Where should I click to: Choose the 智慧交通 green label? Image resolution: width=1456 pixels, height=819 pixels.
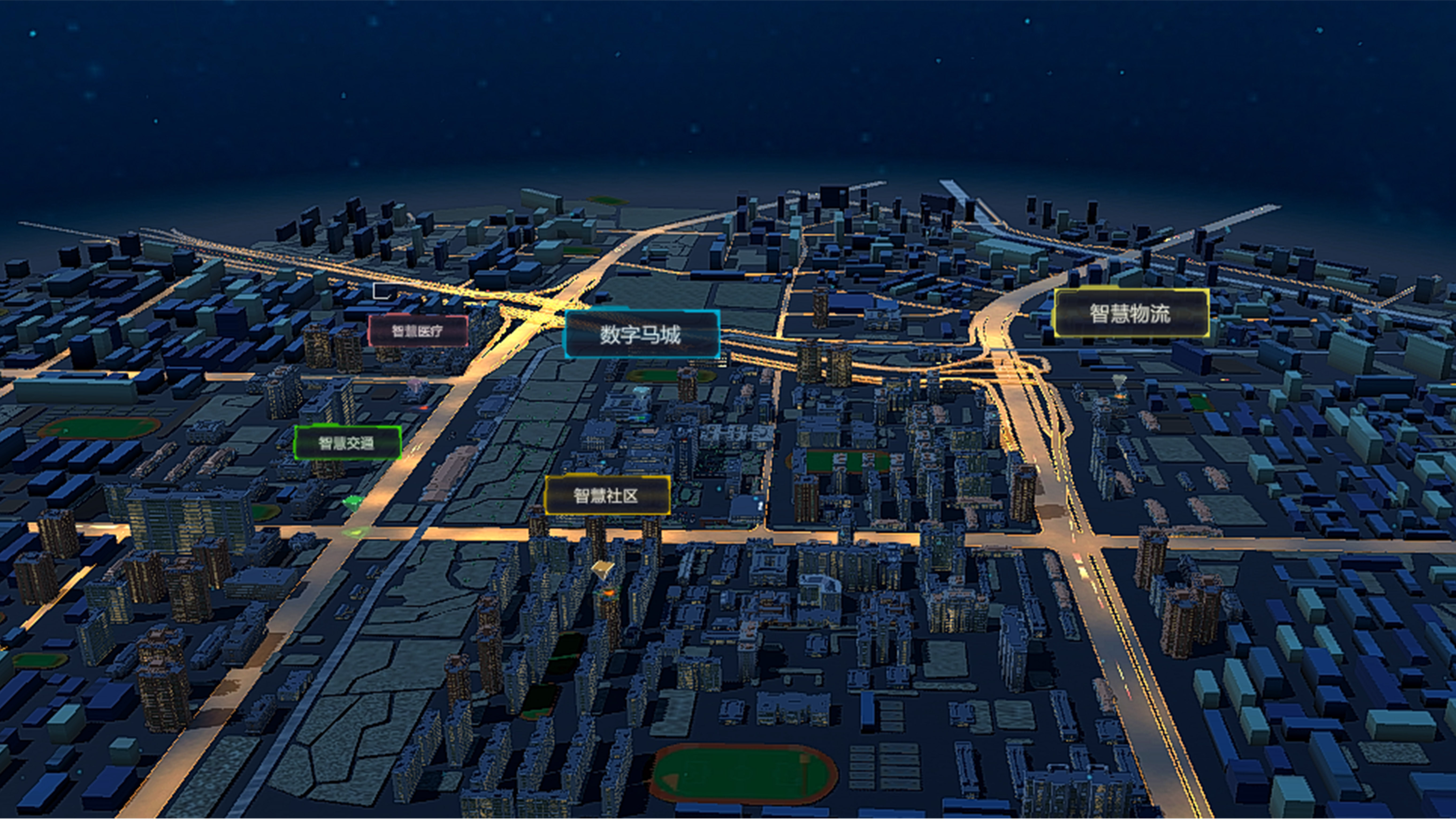click(347, 443)
